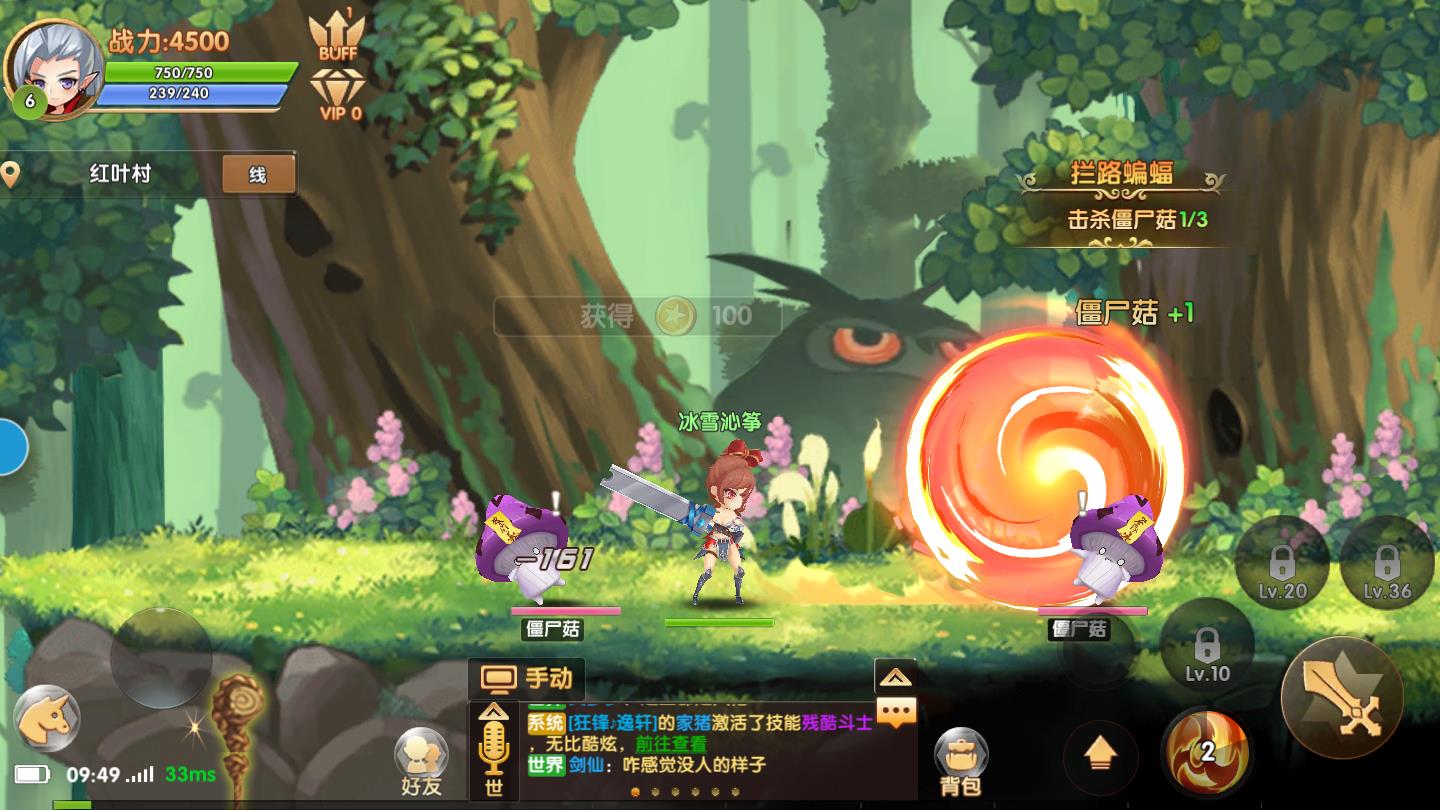Tap the locked Lv.36 skill slot
1440x810 pixels.
[x=1386, y=565]
